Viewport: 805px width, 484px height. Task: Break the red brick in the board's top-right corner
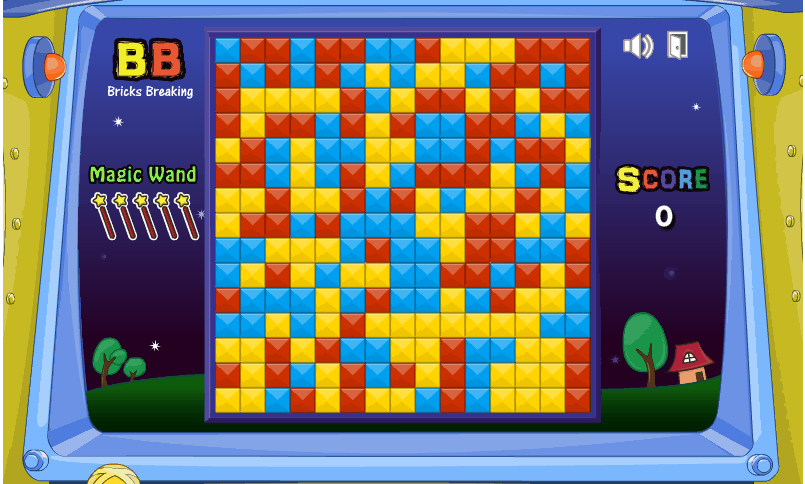(x=578, y=50)
